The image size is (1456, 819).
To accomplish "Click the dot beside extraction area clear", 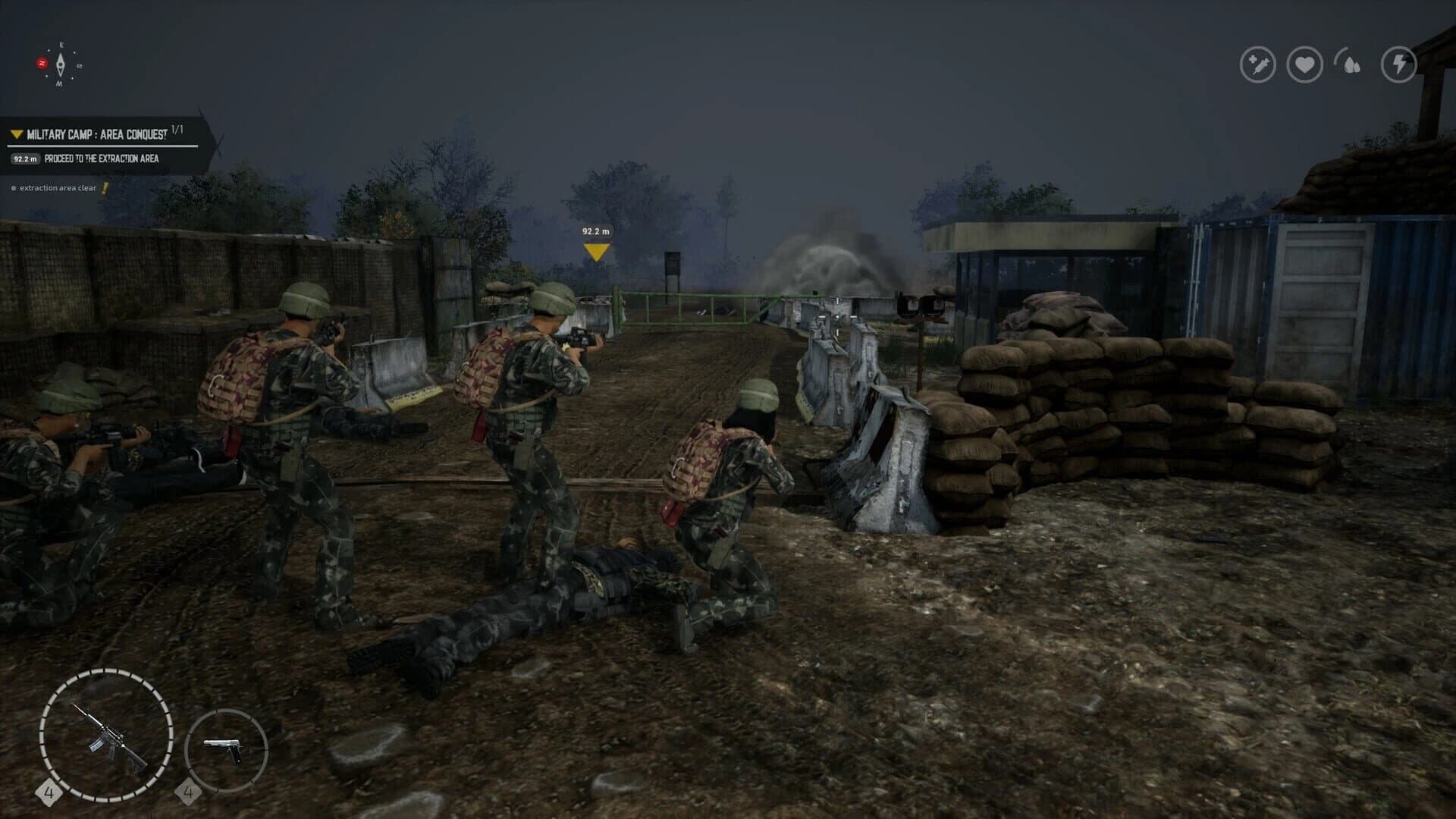I will pyautogui.click(x=13, y=187).
